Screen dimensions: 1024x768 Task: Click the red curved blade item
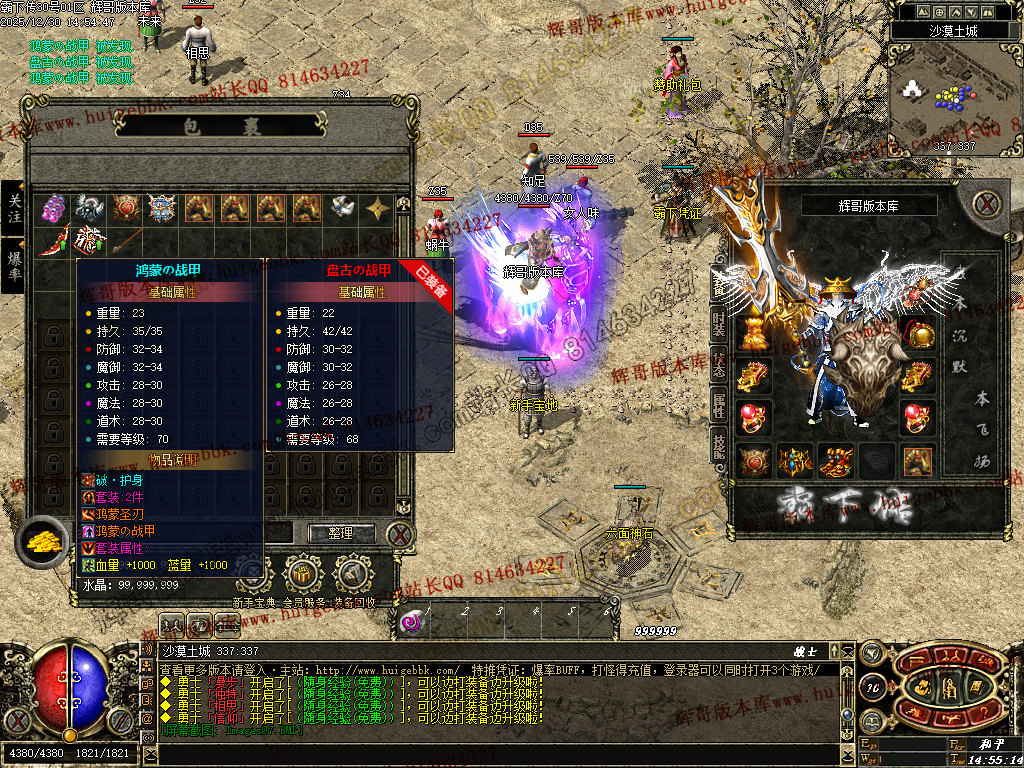pos(54,241)
